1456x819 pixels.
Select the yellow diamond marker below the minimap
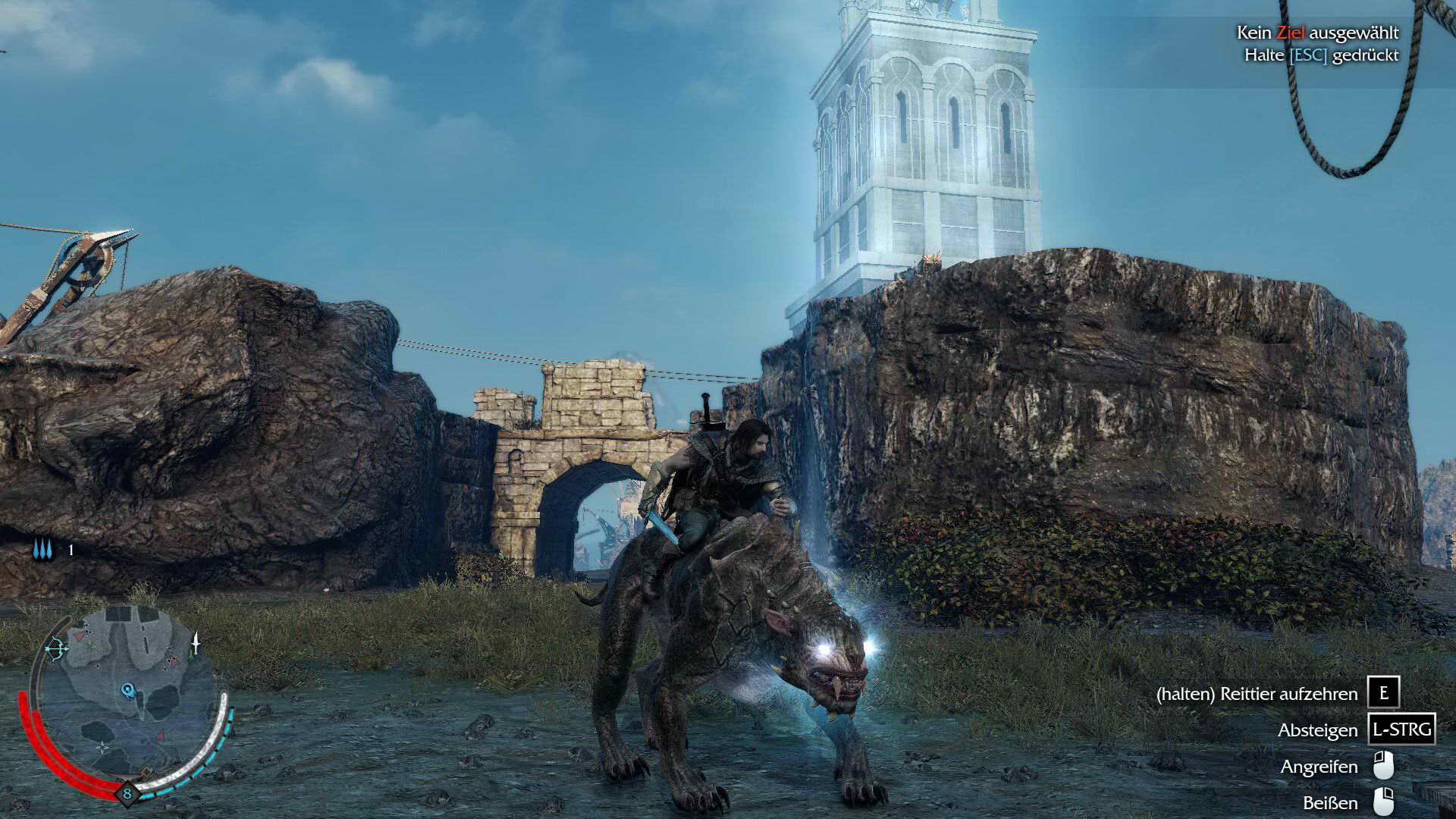147,772
